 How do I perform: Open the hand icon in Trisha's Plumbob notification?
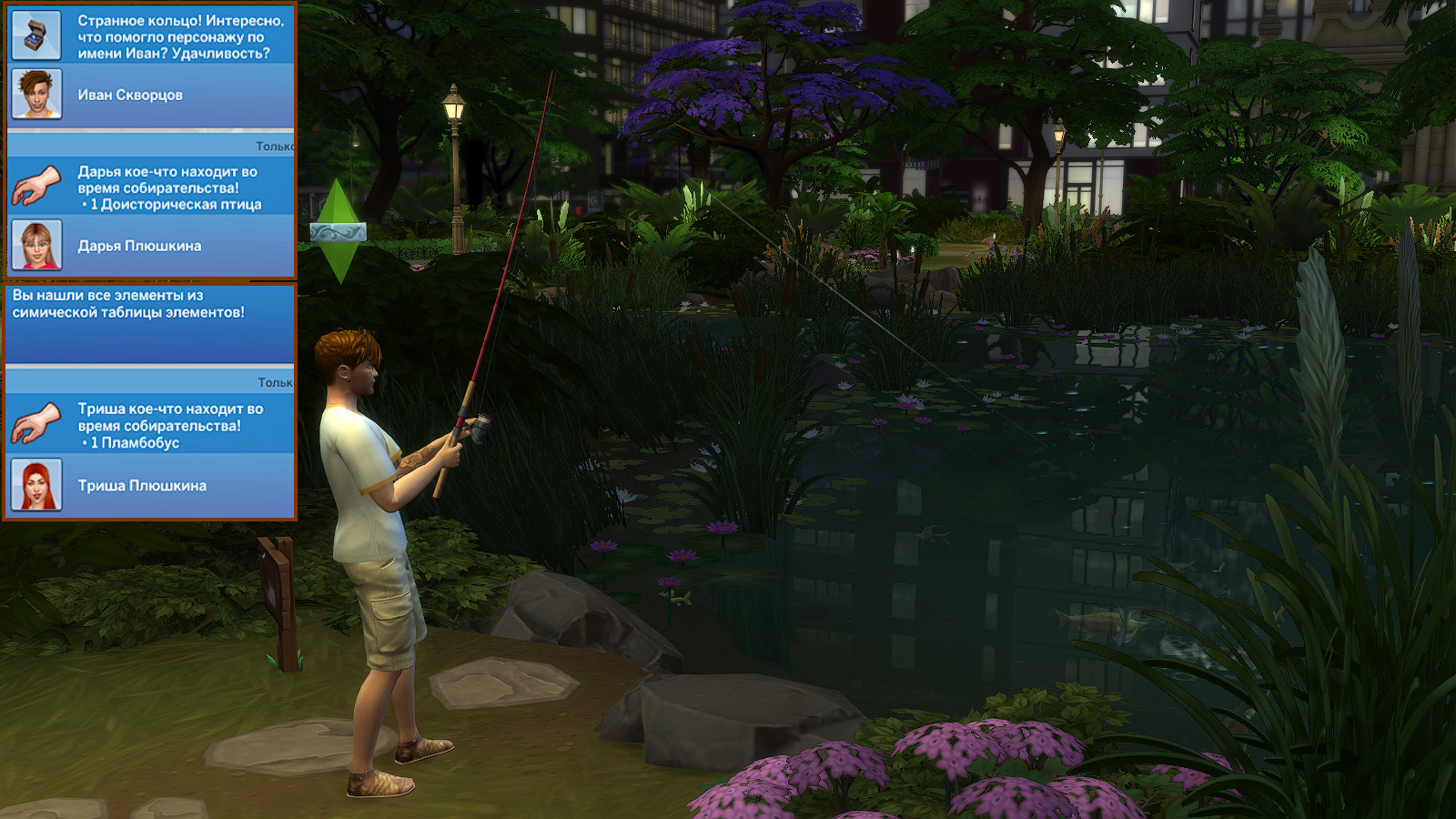[x=36, y=424]
